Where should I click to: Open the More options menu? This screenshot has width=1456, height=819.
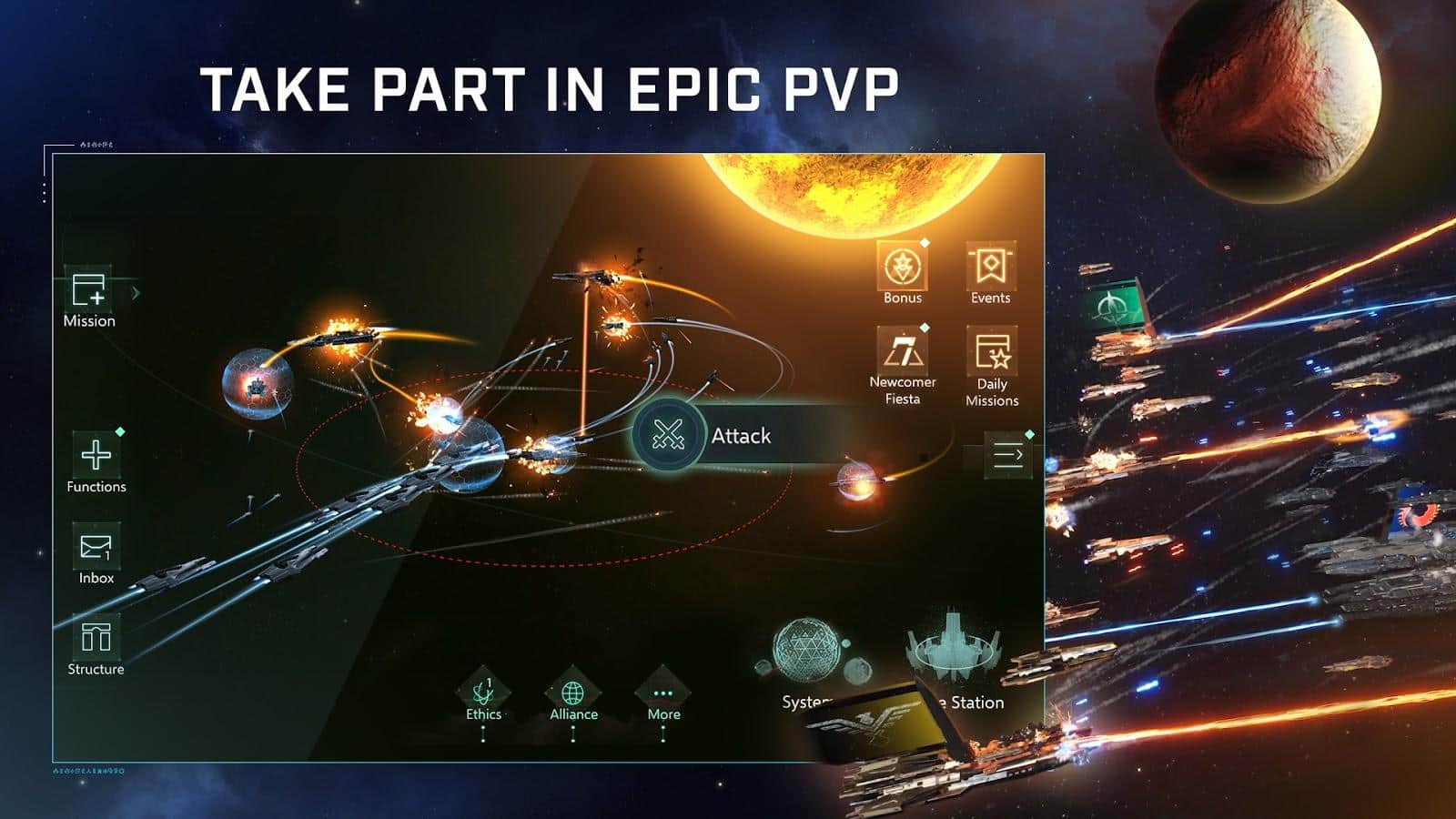(663, 694)
